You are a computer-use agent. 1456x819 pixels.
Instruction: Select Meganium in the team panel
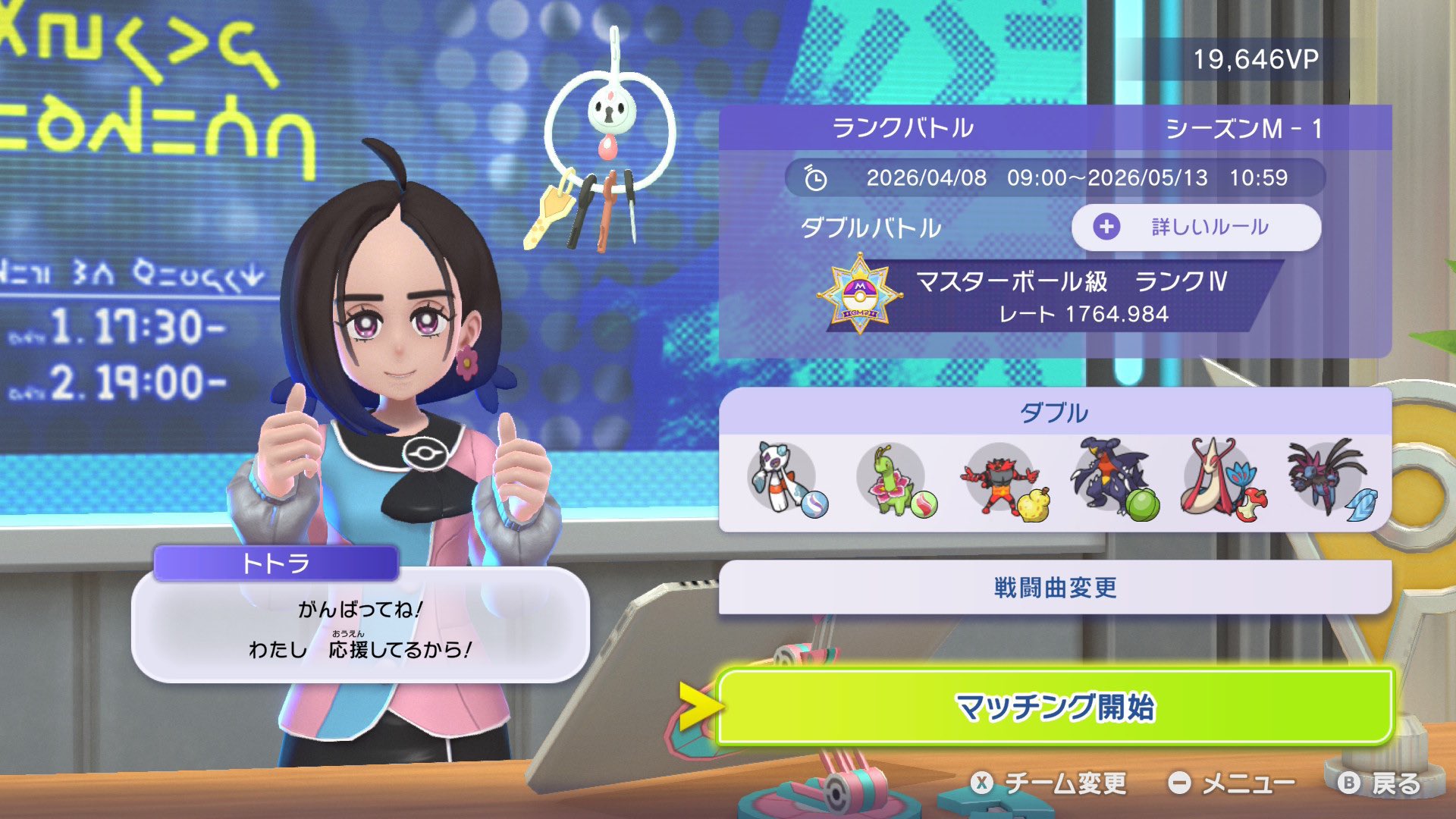pos(893,479)
